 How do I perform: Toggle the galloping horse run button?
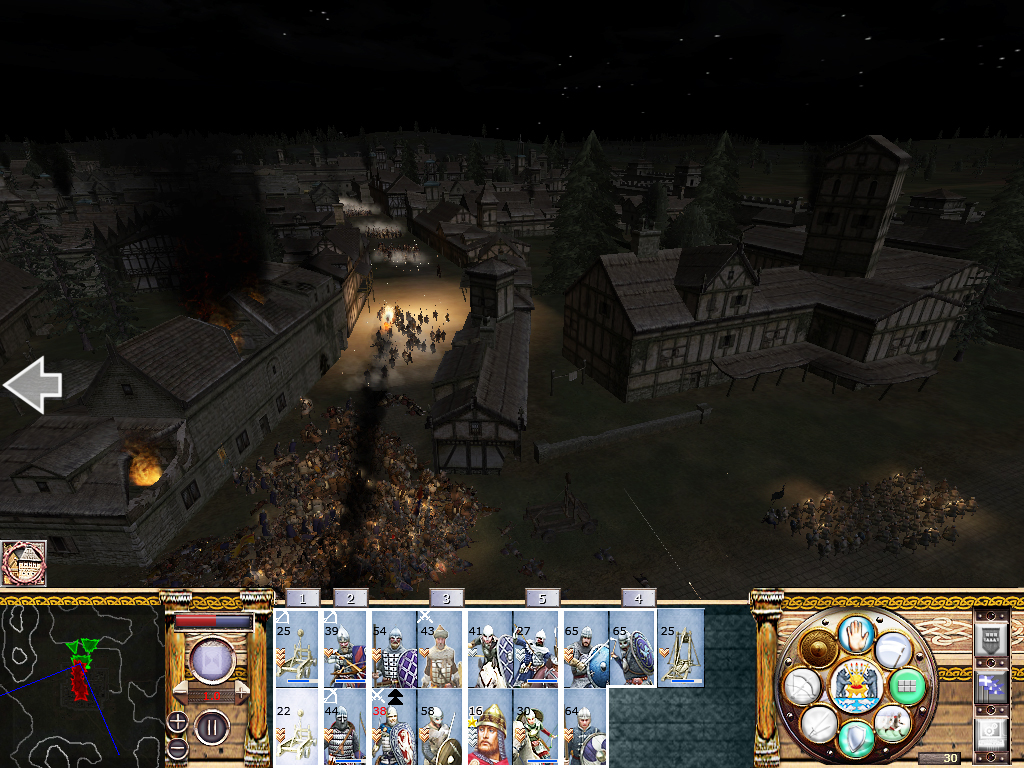pyautogui.click(x=892, y=722)
